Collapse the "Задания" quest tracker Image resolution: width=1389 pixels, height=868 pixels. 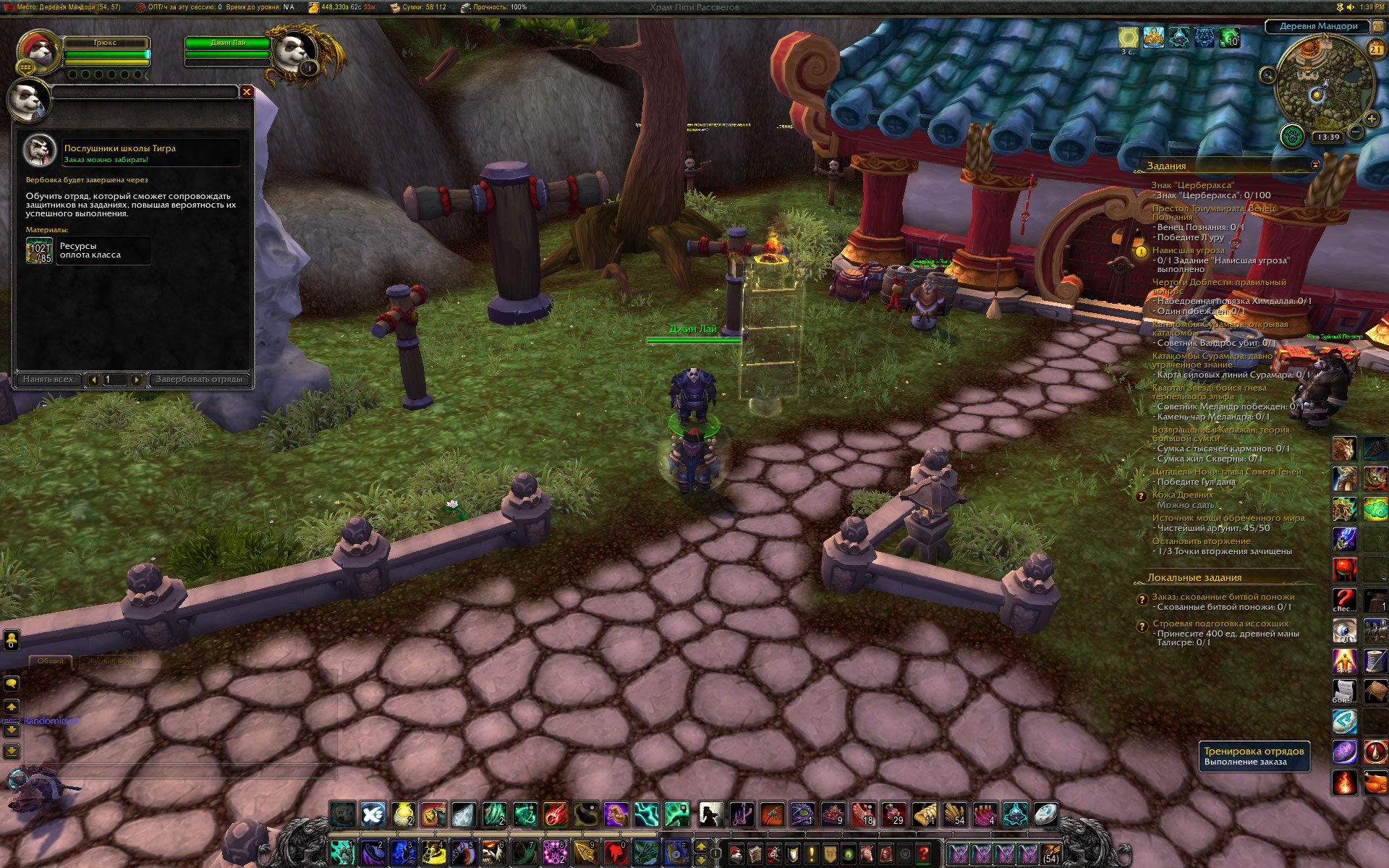(x=1315, y=165)
